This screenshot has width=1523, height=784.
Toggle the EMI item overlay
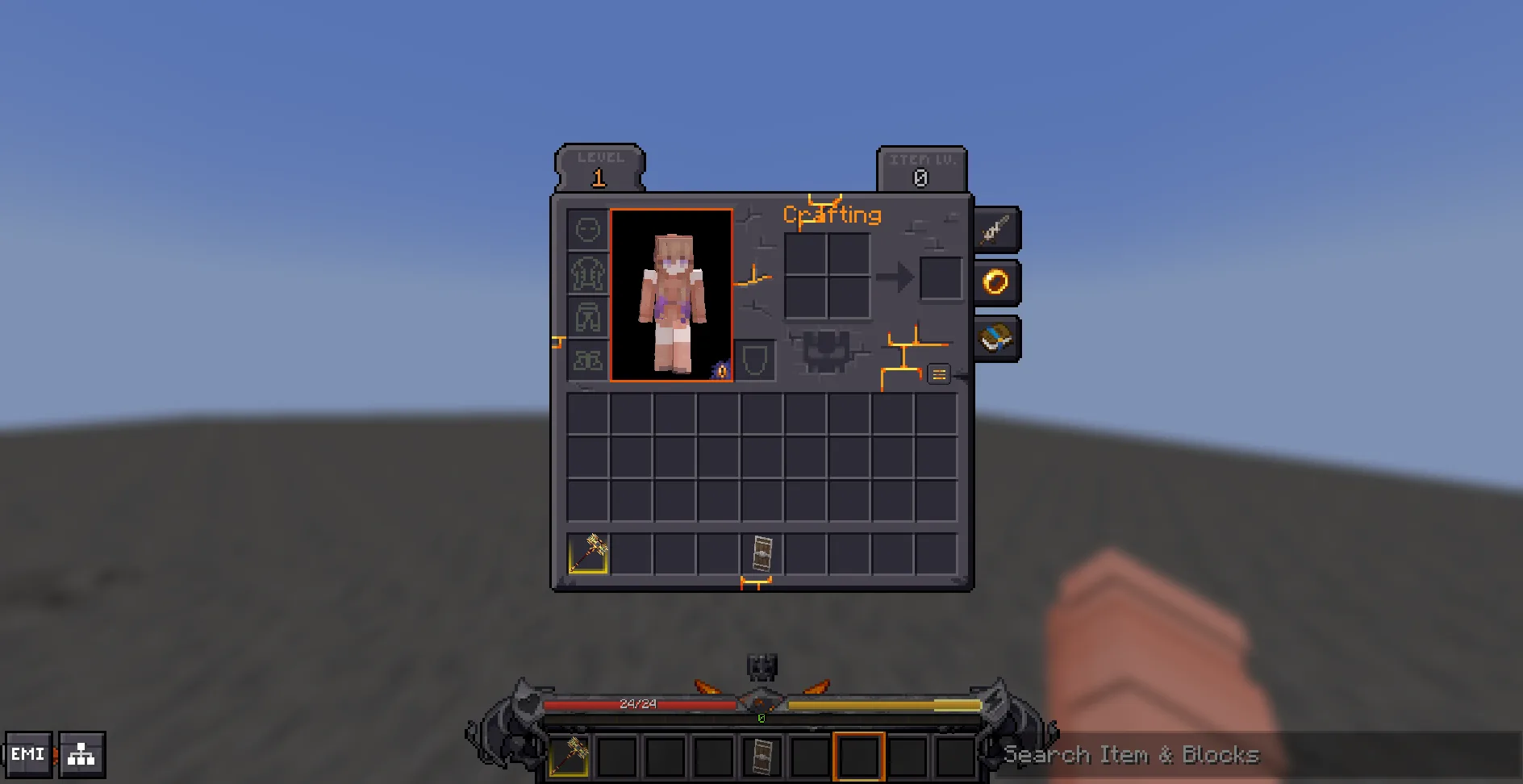(30, 753)
